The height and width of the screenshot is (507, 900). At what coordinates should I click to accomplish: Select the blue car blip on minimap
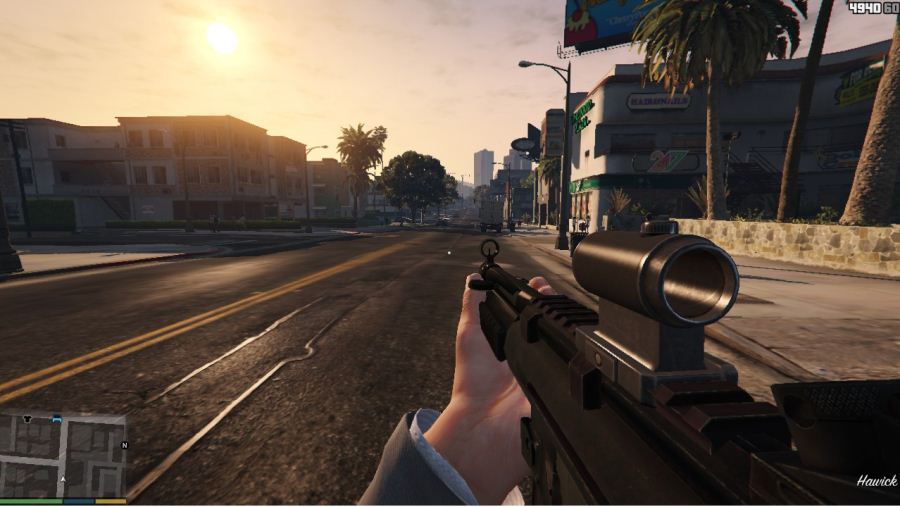[57, 419]
